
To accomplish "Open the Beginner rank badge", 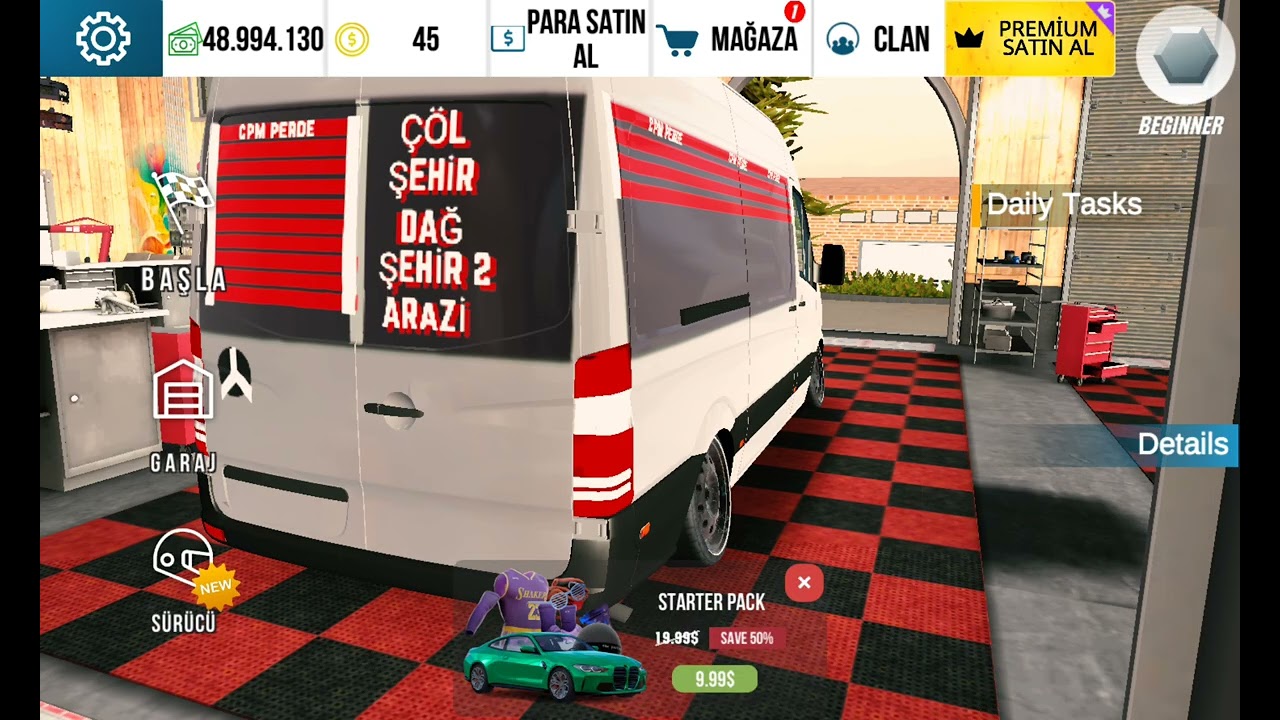I will [1185, 70].
